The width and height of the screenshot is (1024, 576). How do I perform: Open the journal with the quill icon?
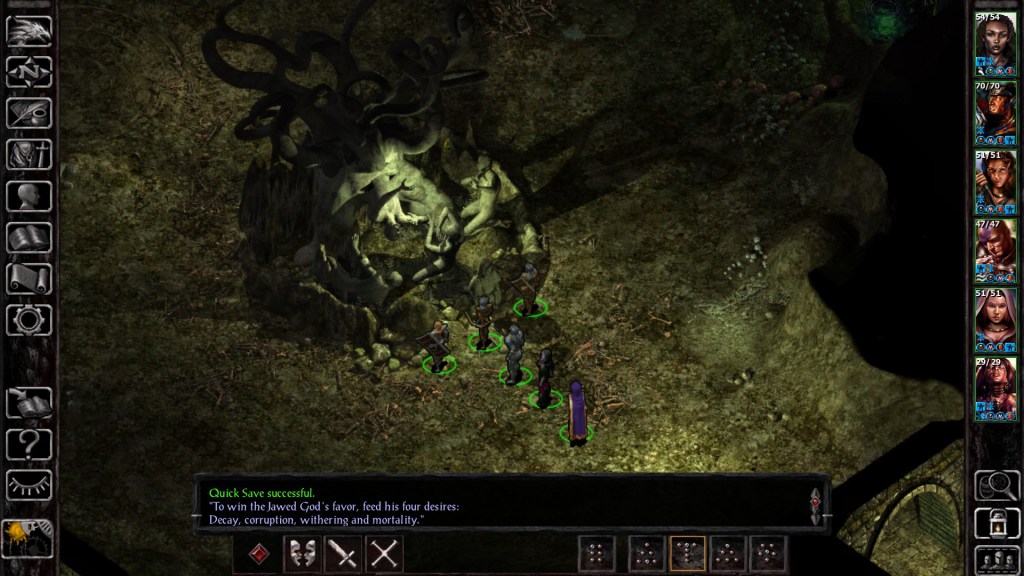pyautogui.click(x=28, y=113)
